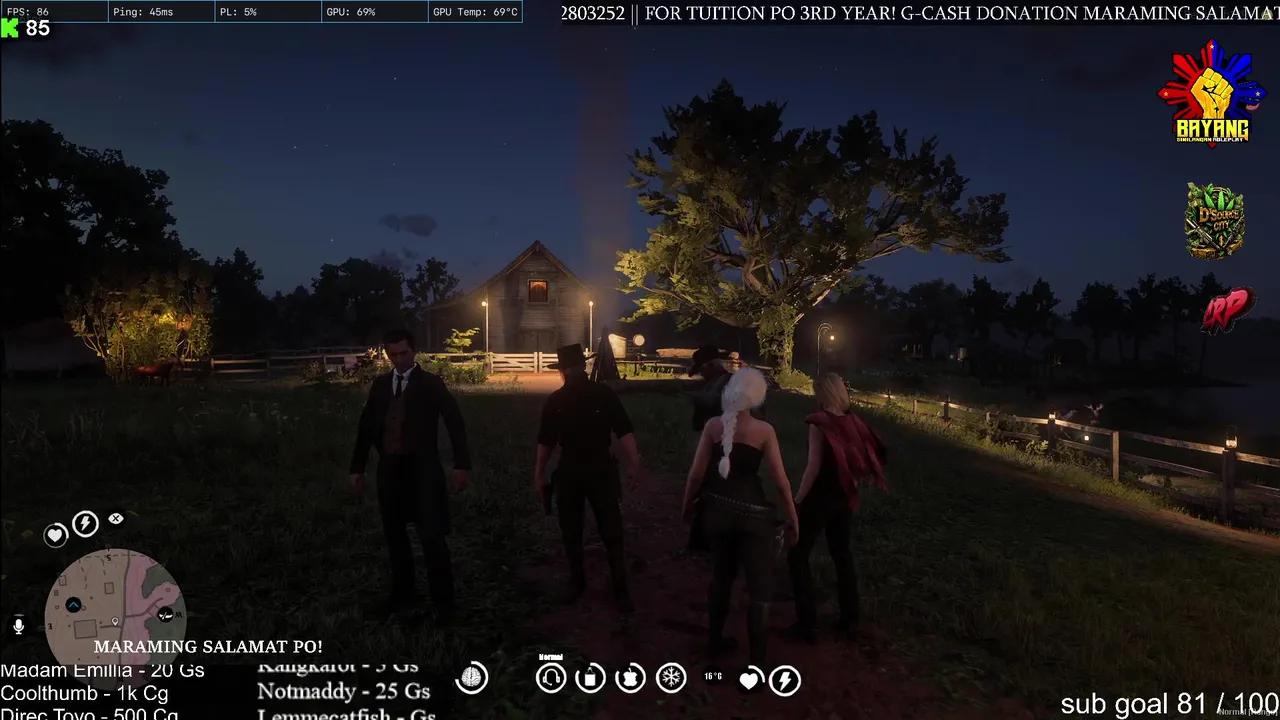Toggle the lightning stamina ring at bottom right
The image size is (1280, 720).
785,679
